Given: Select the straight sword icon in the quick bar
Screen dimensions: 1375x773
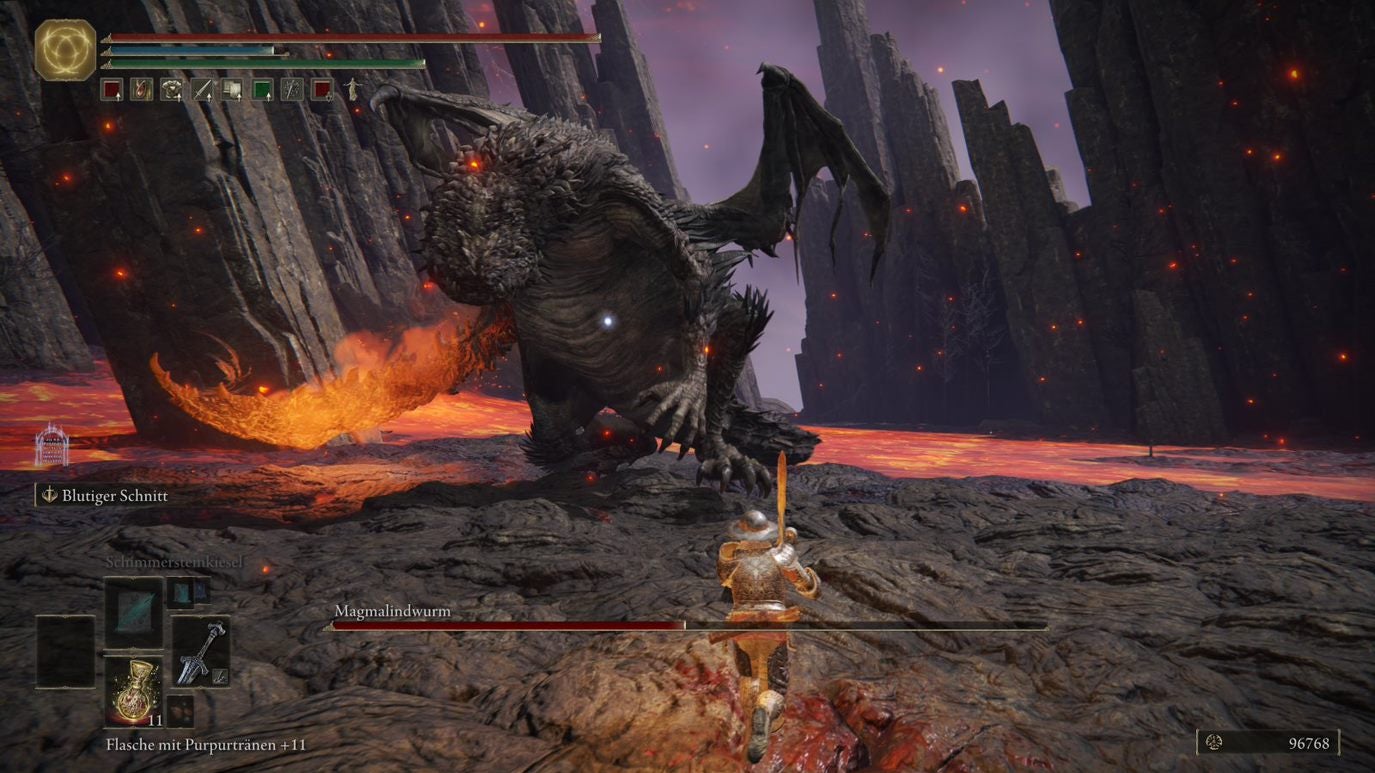Looking at the screenshot, I should 201,89.
